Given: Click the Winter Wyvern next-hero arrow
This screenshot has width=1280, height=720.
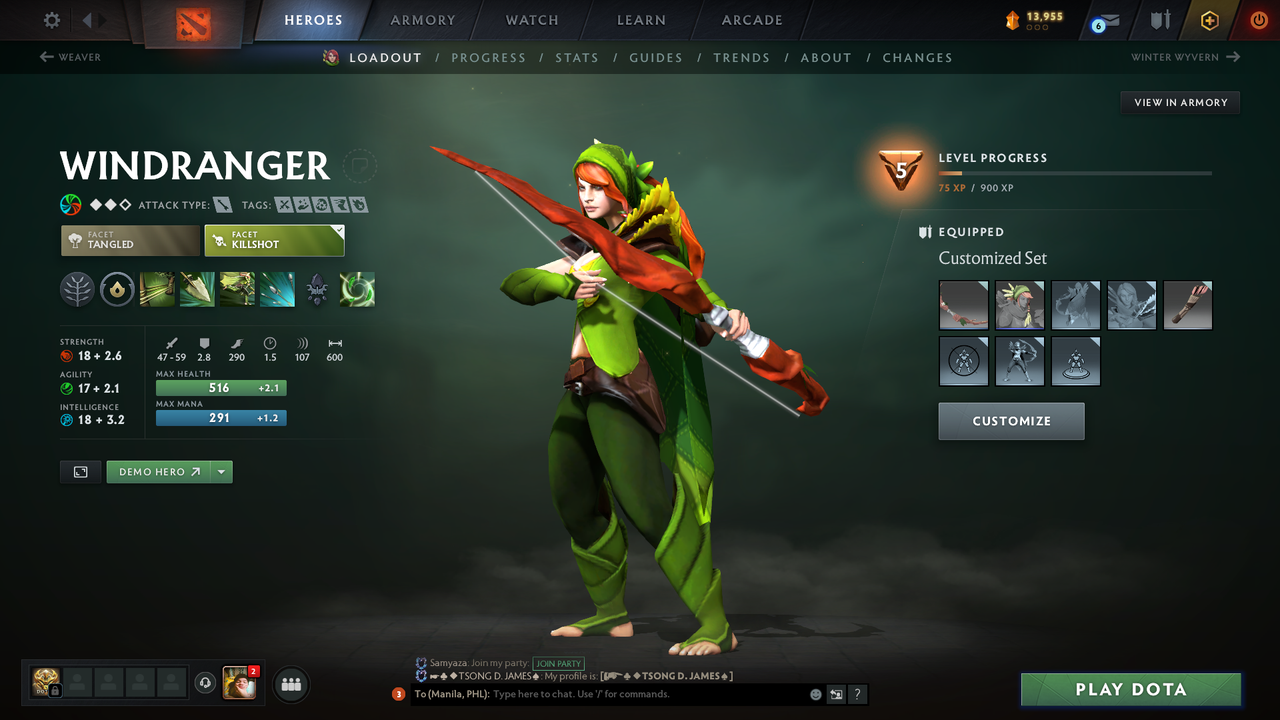Looking at the screenshot, I should click(1231, 57).
